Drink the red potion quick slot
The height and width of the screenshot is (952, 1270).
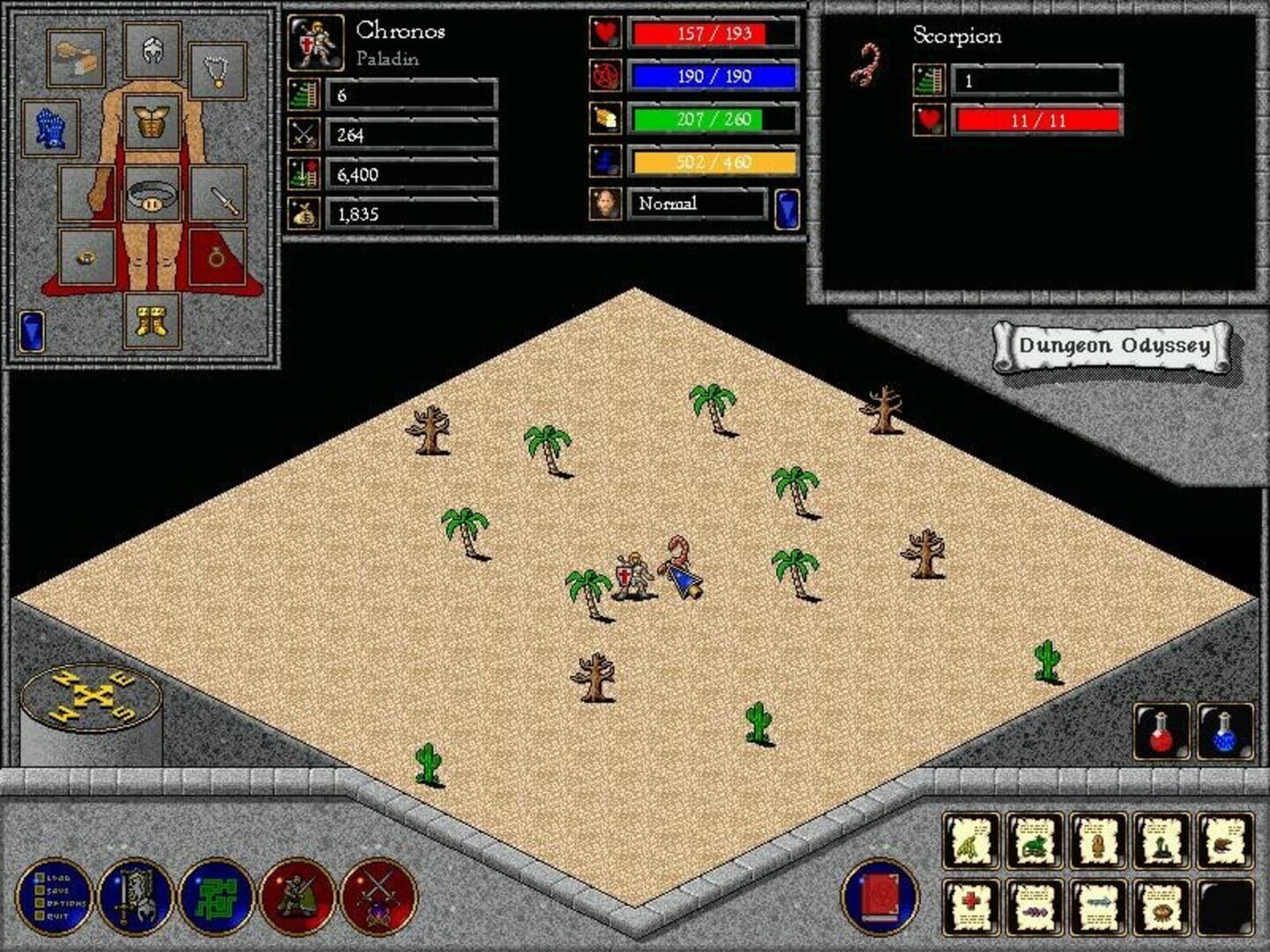(1162, 730)
